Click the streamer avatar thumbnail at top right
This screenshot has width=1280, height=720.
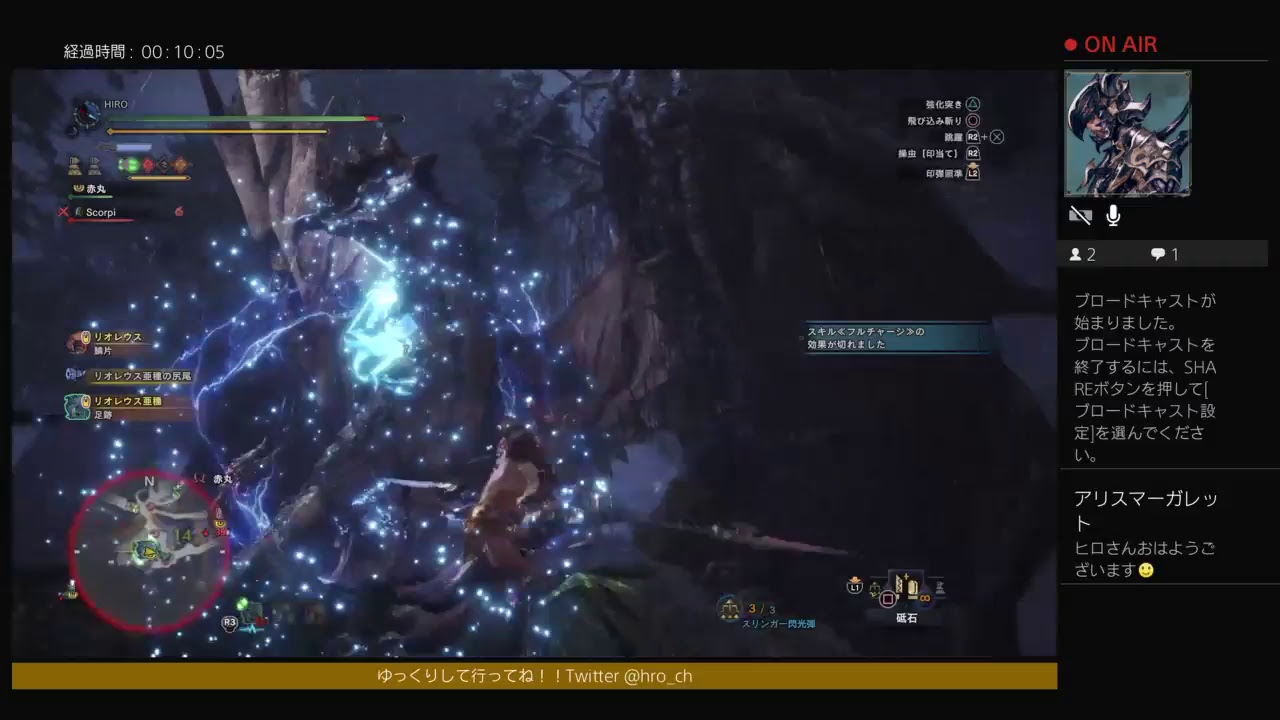[1128, 133]
